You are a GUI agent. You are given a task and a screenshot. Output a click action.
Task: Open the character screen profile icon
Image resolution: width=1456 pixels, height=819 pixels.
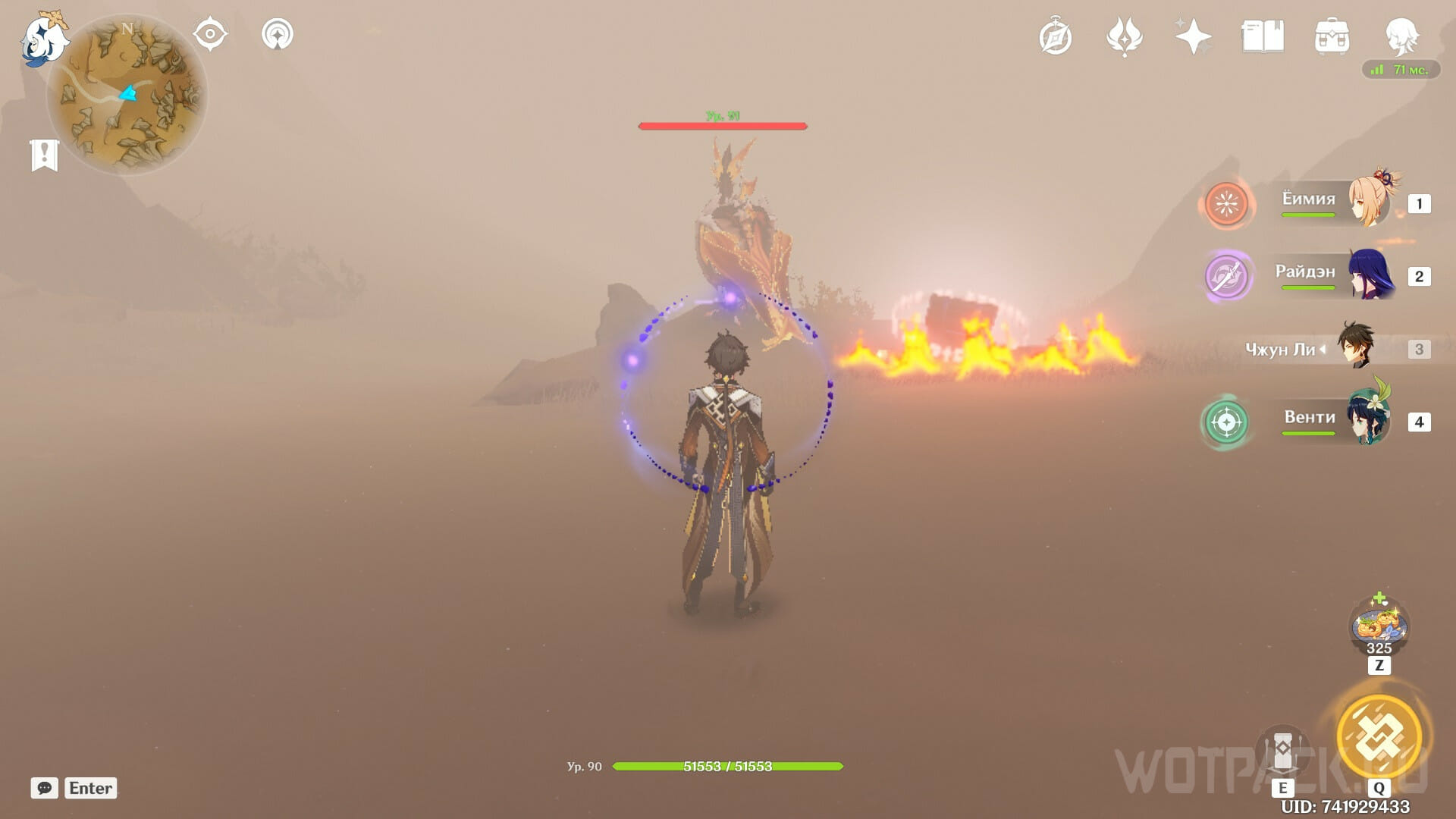point(1401,36)
